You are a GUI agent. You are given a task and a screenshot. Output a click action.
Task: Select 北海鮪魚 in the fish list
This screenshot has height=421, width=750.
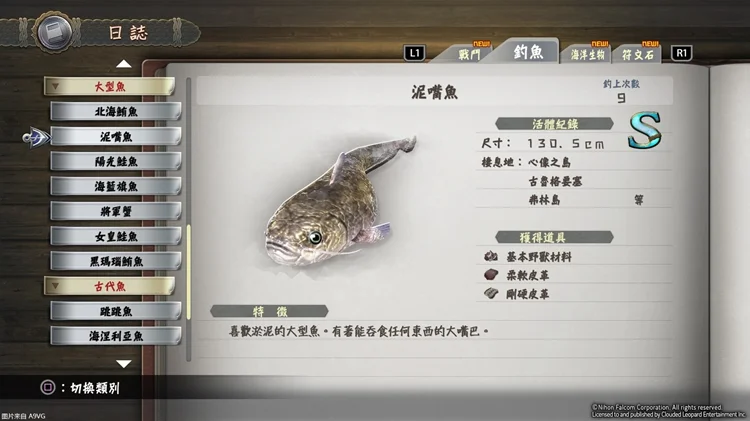click(x=116, y=111)
